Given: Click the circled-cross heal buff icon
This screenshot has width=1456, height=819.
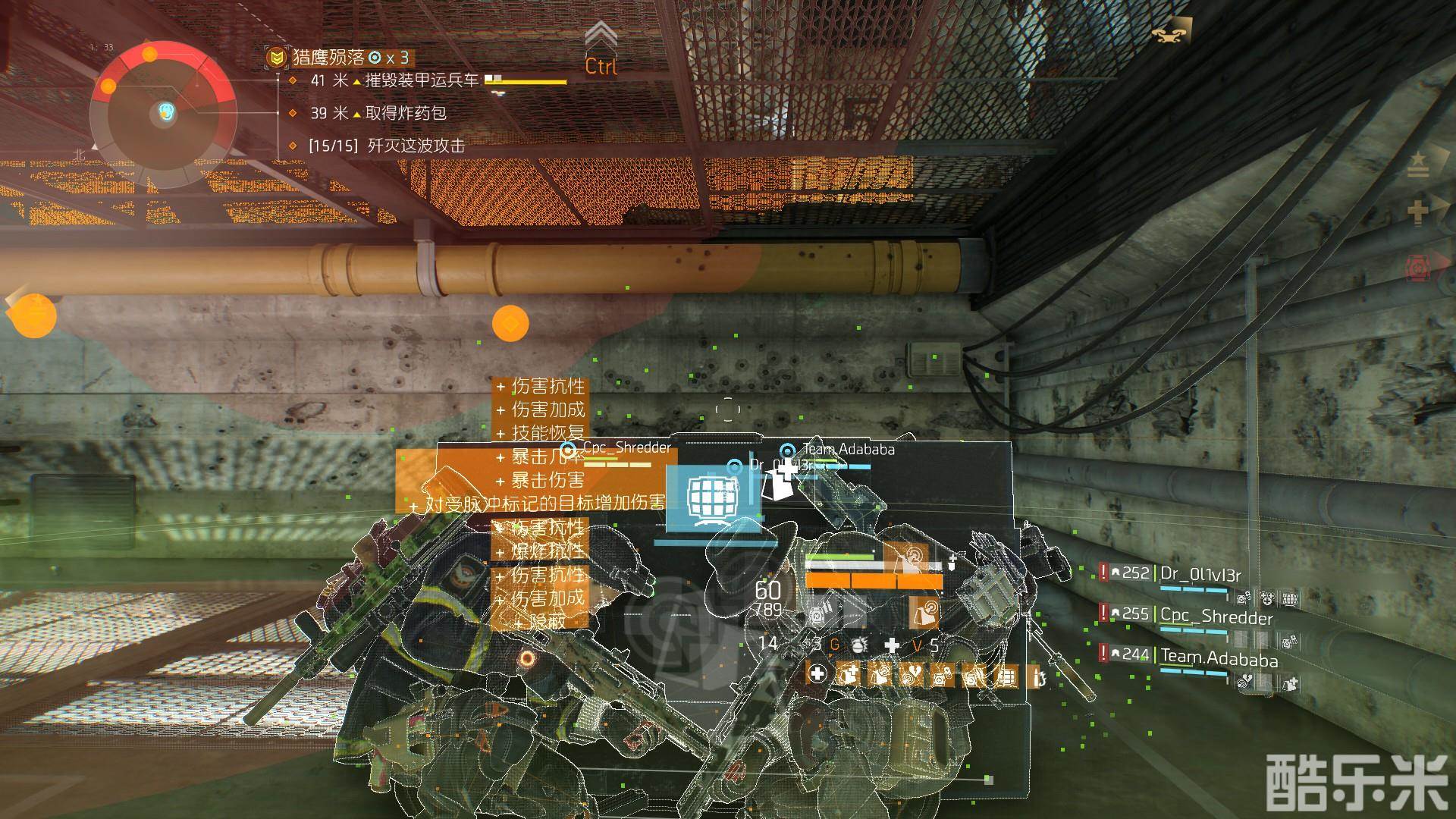Looking at the screenshot, I should [x=818, y=674].
